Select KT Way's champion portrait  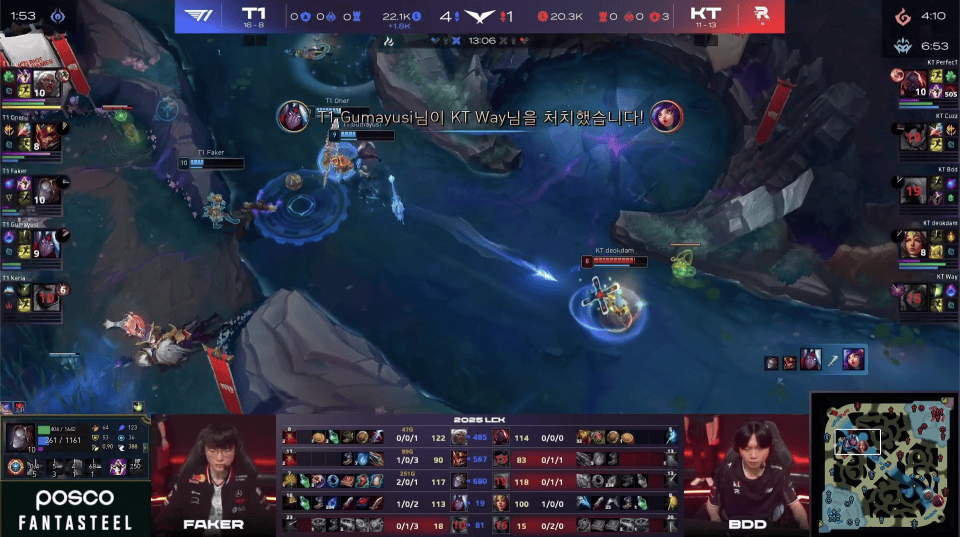click(x=915, y=298)
